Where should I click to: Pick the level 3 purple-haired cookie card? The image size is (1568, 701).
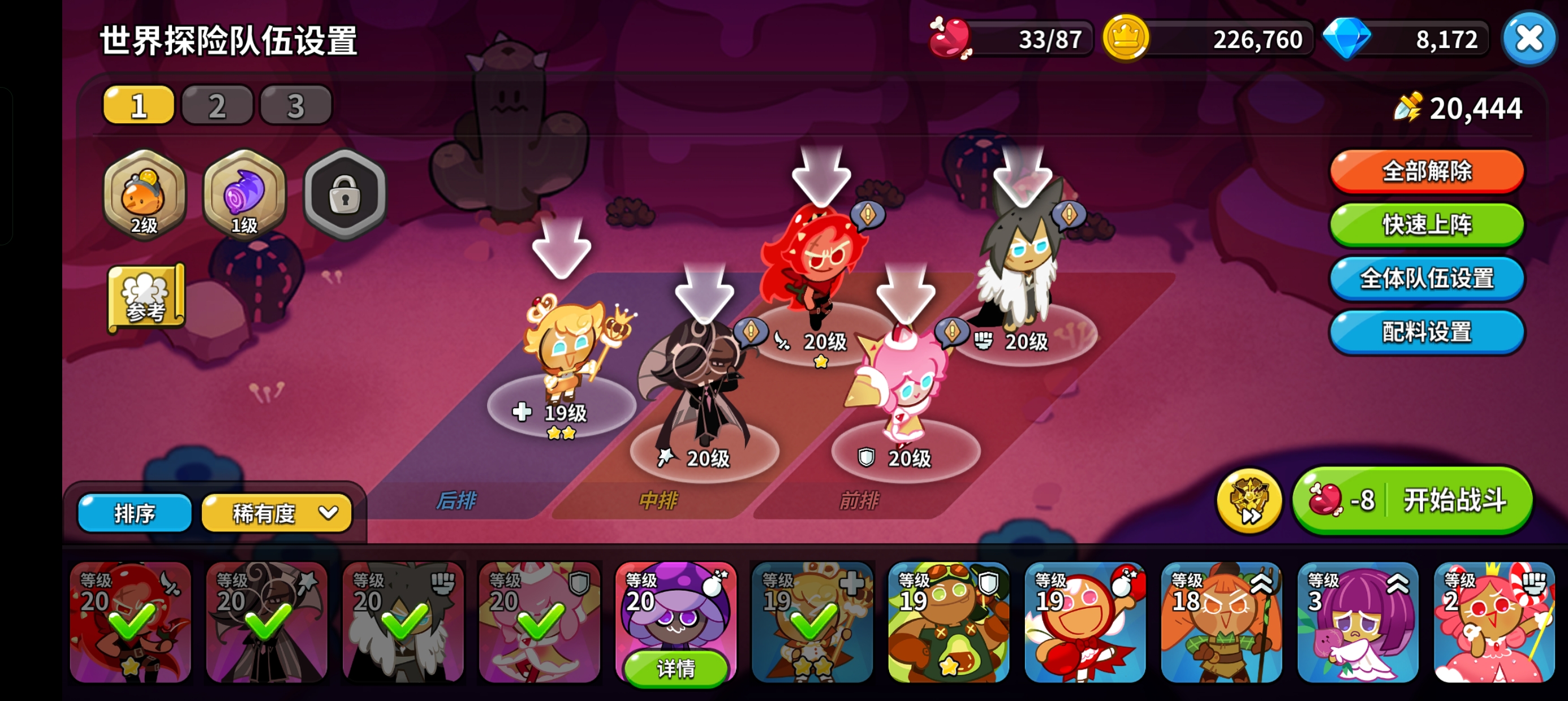(1358, 622)
